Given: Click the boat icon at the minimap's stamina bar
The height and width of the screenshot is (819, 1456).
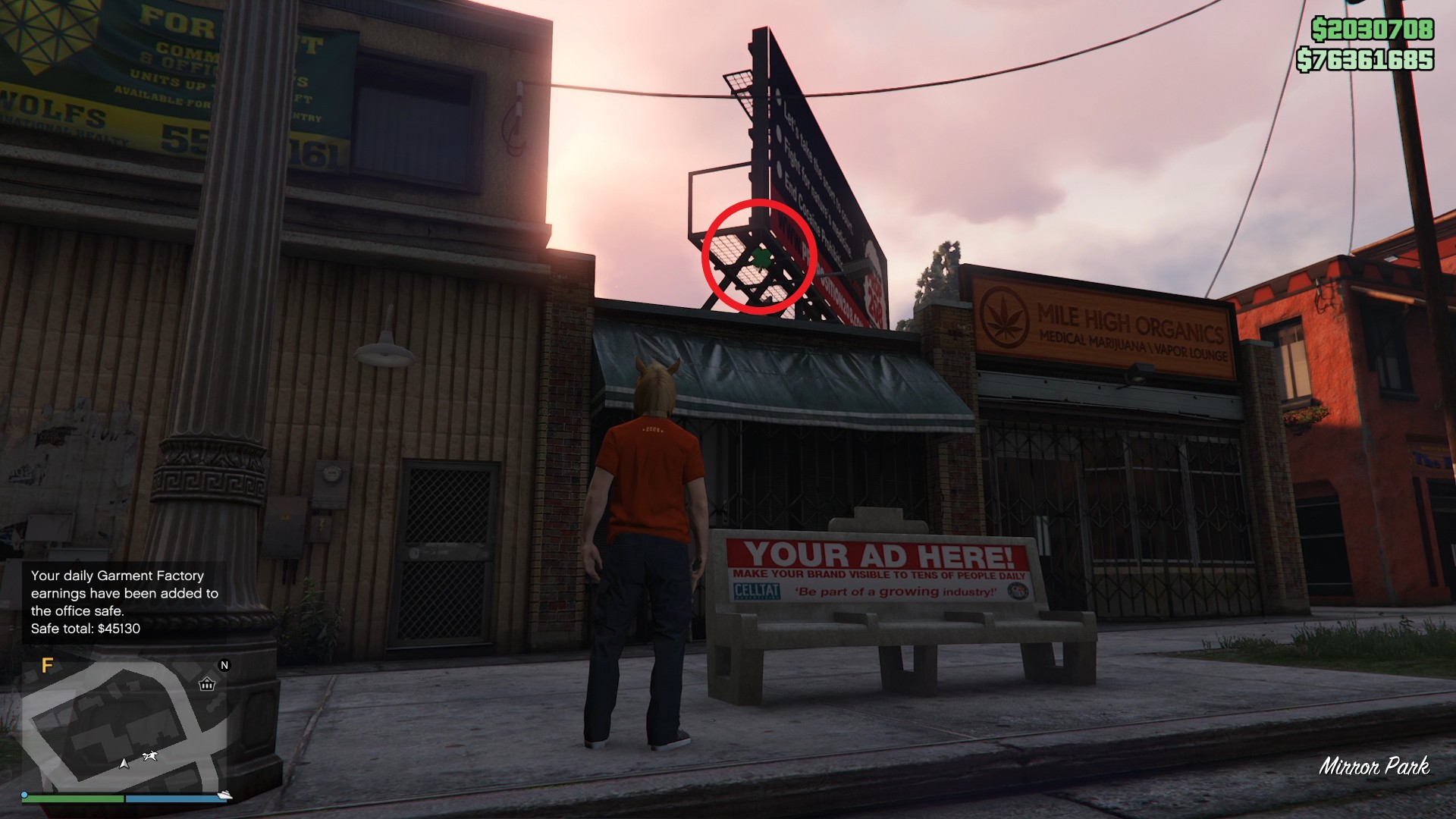Looking at the screenshot, I should (x=225, y=794).
